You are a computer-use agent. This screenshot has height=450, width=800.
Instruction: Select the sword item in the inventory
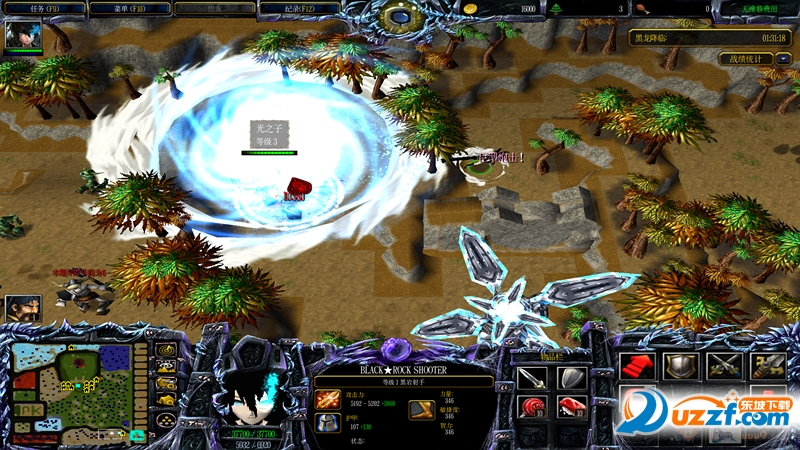point(532,377)
